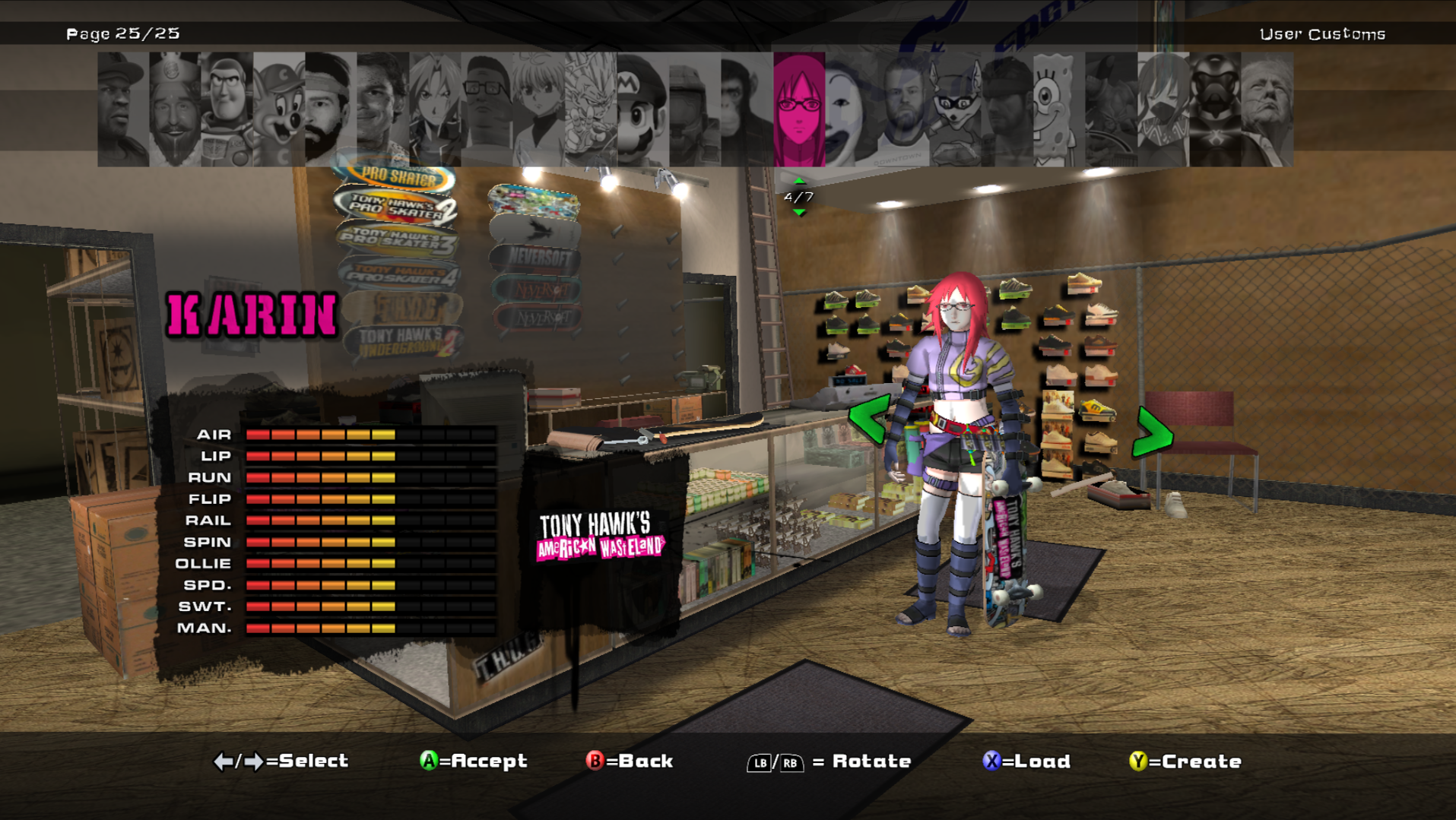Choose the clown-faced character portrait
This screenshot has height=820, width=1456.
coord(851,109)
